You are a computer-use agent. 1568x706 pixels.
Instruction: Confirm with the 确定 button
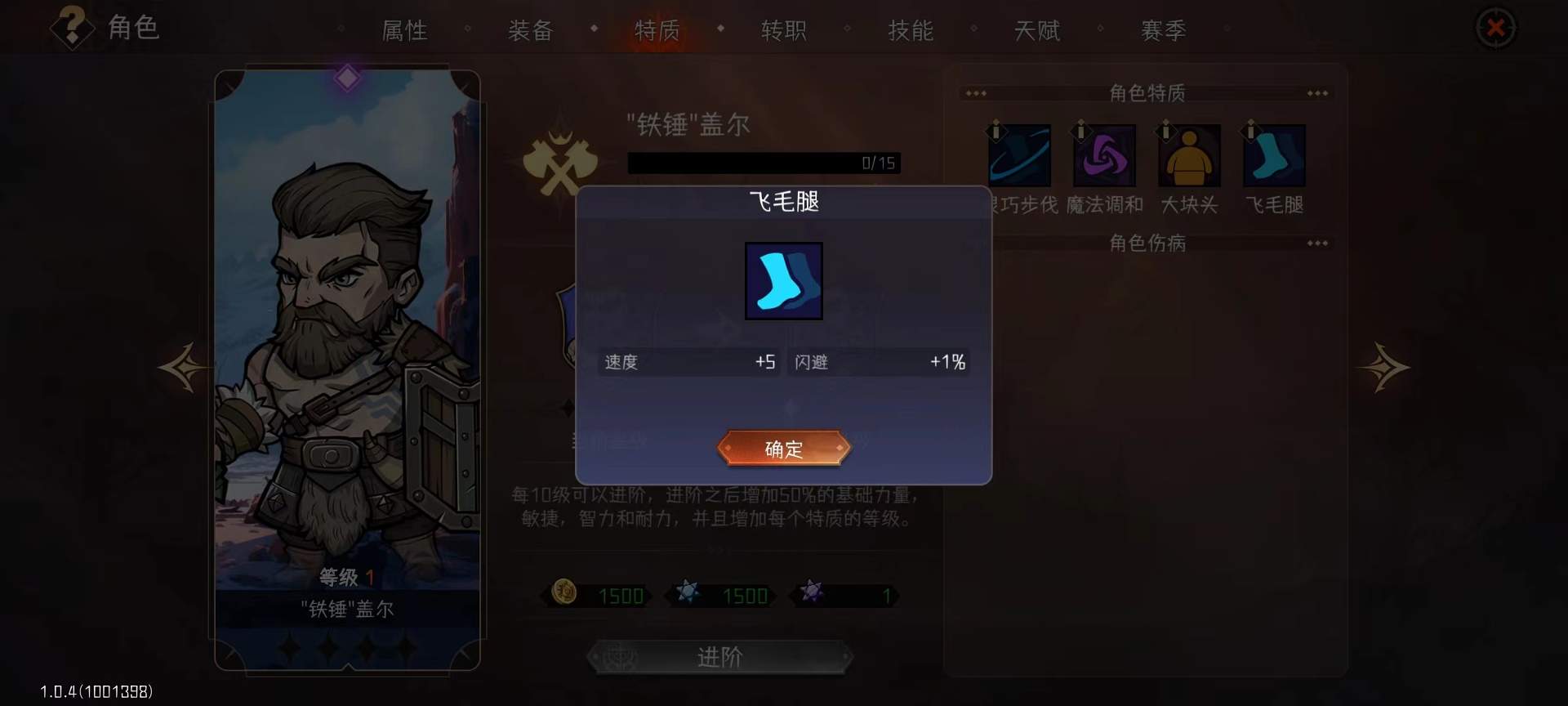(x=783, y=449)
